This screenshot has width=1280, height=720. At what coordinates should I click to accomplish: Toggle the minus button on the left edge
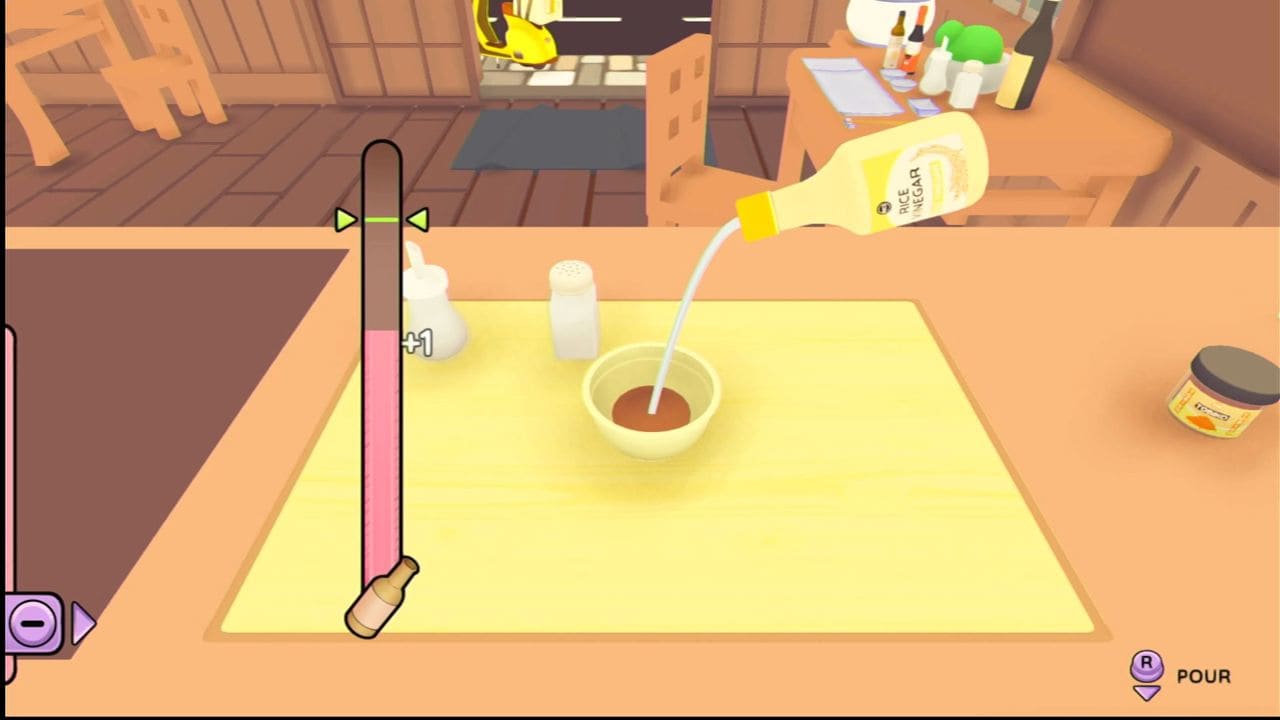pos(34,622)
